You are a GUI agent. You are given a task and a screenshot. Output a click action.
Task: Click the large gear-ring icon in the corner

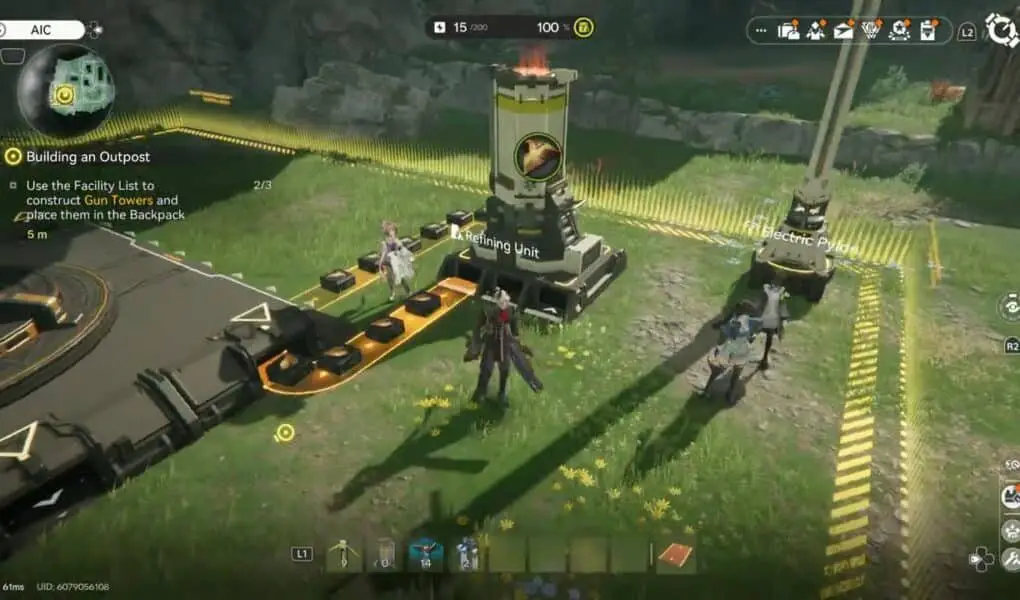coord(1001,30)
